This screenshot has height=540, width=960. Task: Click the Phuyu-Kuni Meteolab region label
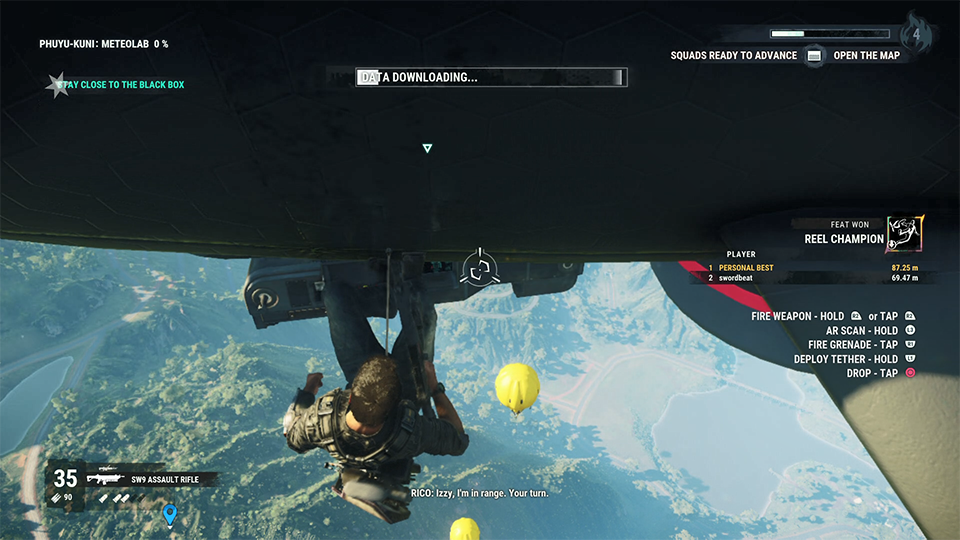click(103, 44)
